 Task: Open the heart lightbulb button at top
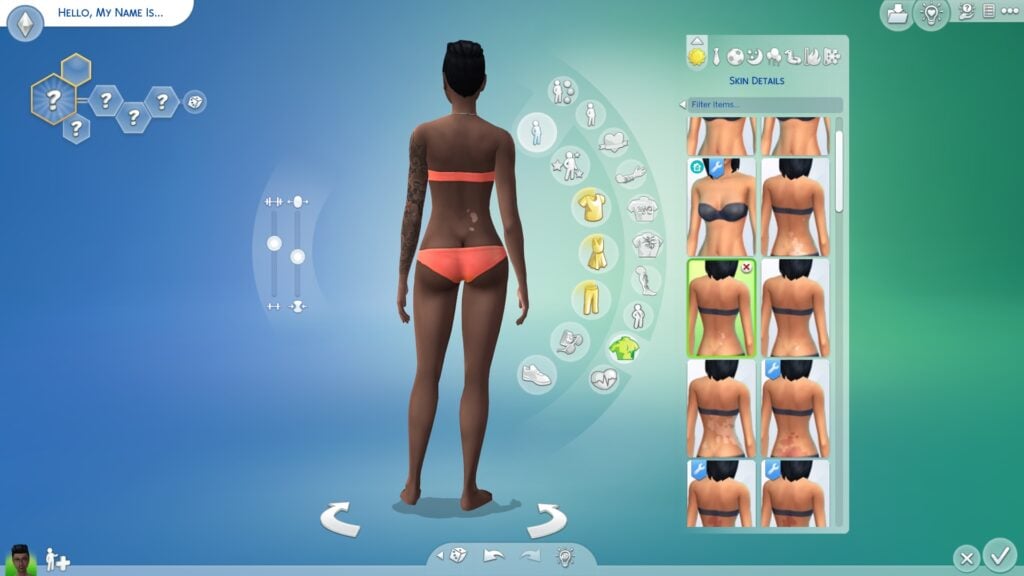tap(931, 14)
